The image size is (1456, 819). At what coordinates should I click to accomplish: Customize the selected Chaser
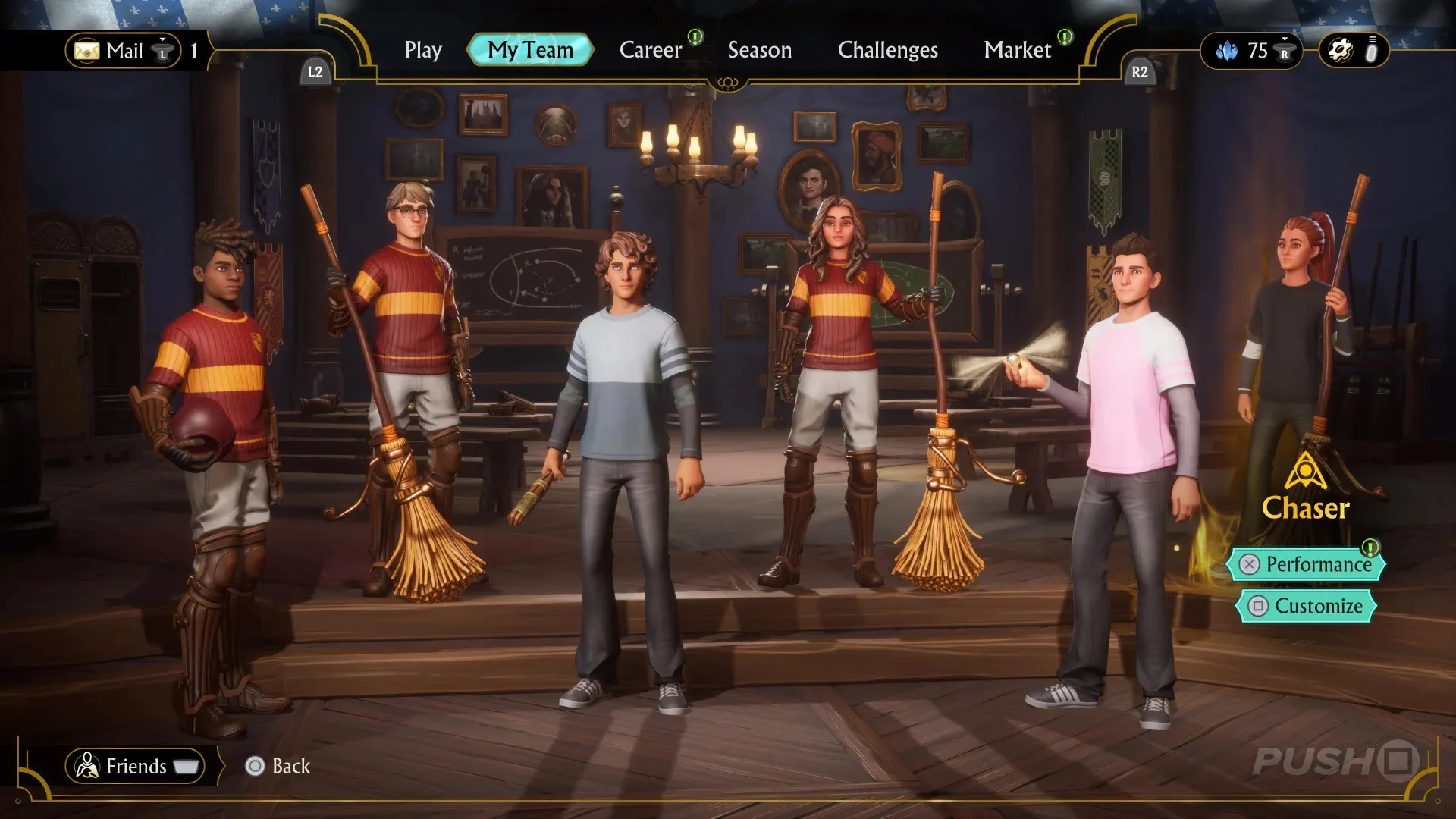pos(1306,606)
